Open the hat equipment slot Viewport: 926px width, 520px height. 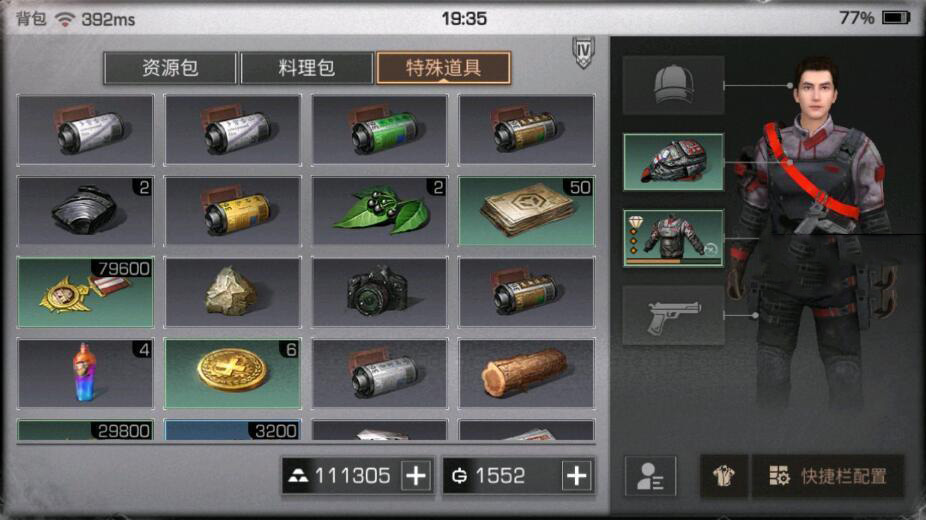673,85
